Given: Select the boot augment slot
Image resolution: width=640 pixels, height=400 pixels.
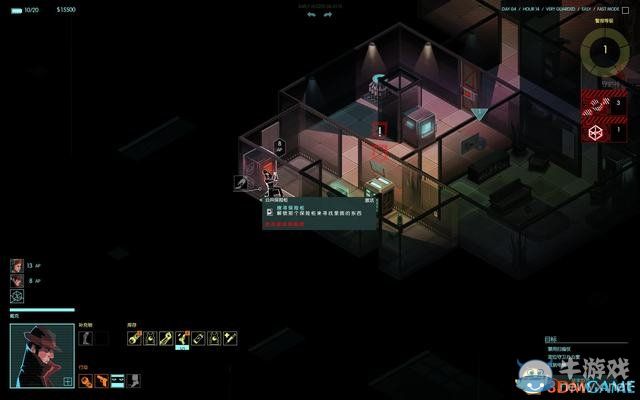Looking at the screenshot, I should [85, 338].
